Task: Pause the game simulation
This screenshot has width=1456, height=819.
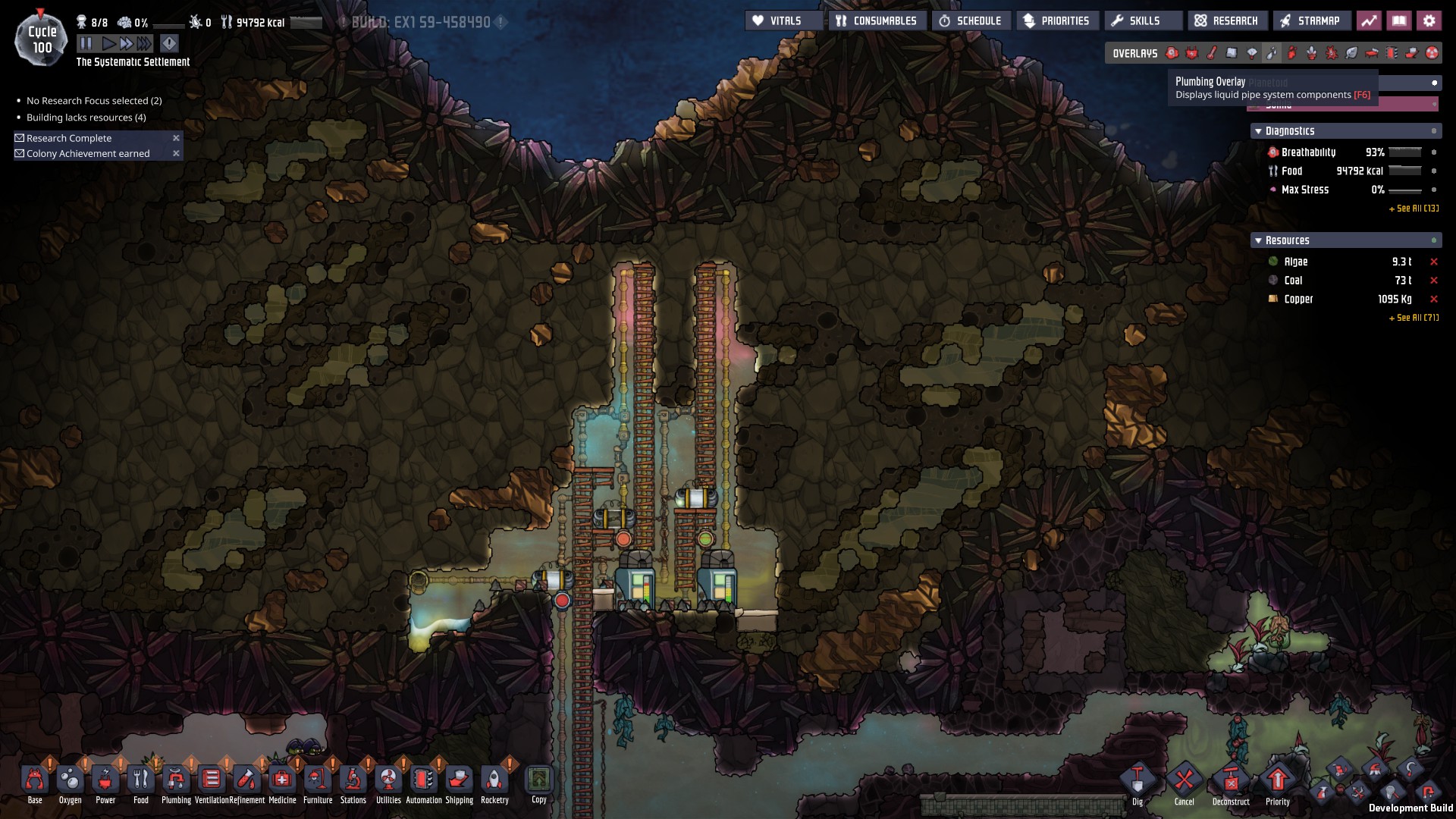Action: click(x=86, y=43)
